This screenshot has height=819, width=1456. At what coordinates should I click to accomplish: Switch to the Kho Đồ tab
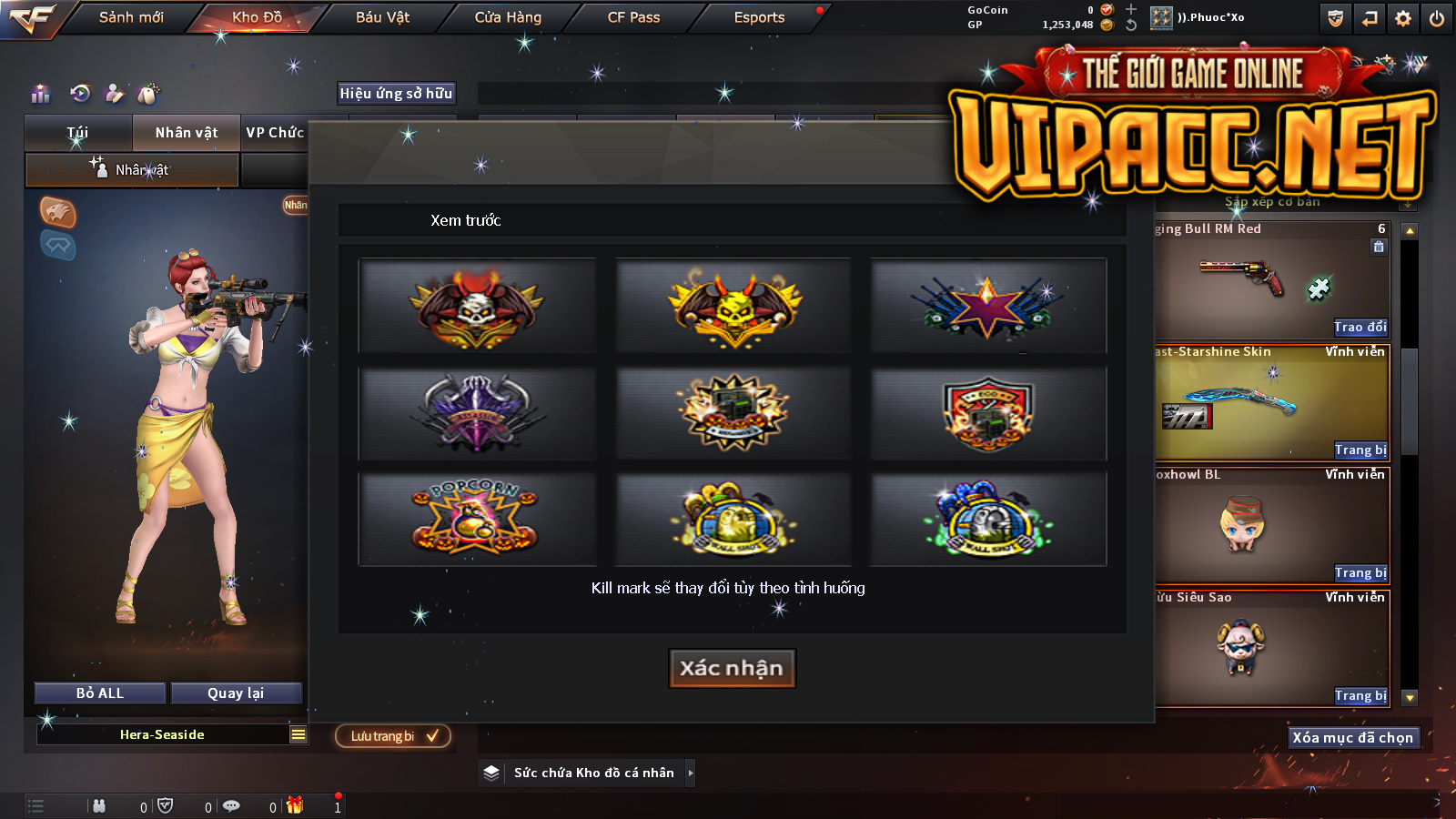pyautogui.click(x=257, y=17)
